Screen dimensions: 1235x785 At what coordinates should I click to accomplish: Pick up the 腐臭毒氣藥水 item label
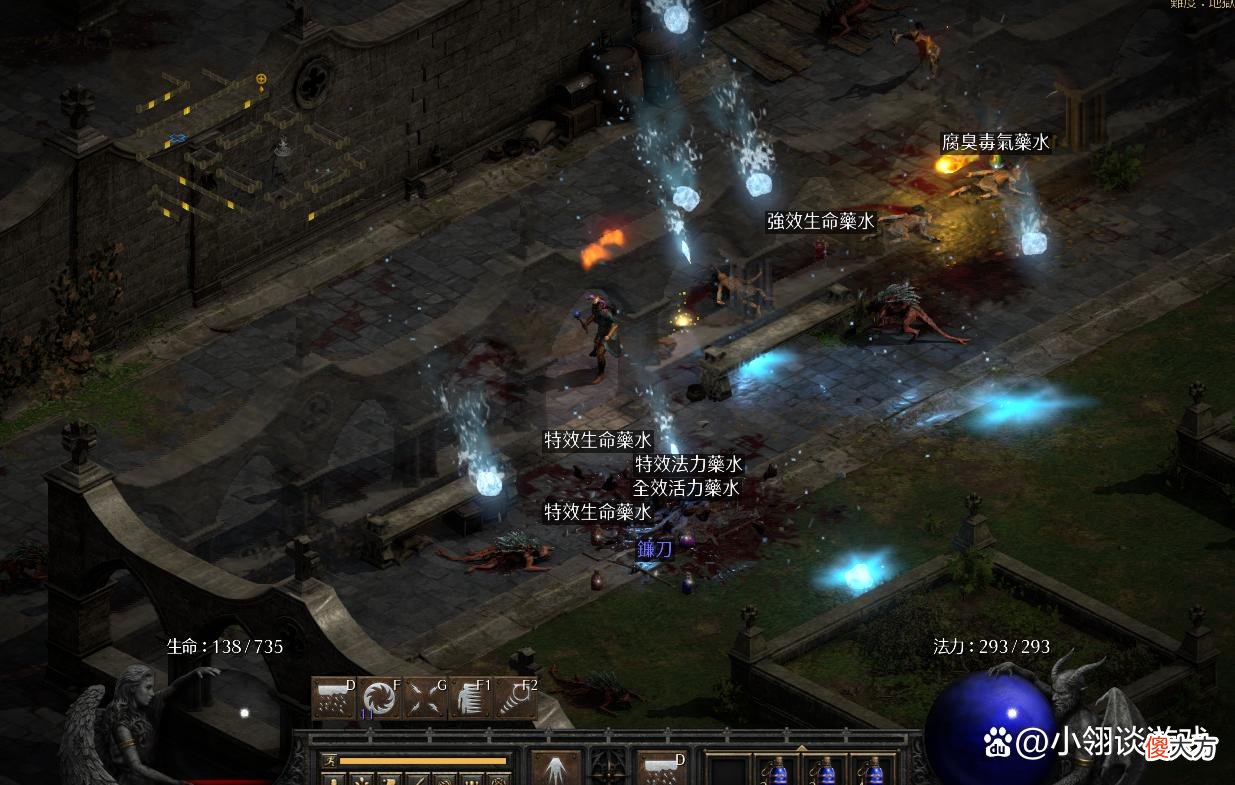[x=996, y=143]
